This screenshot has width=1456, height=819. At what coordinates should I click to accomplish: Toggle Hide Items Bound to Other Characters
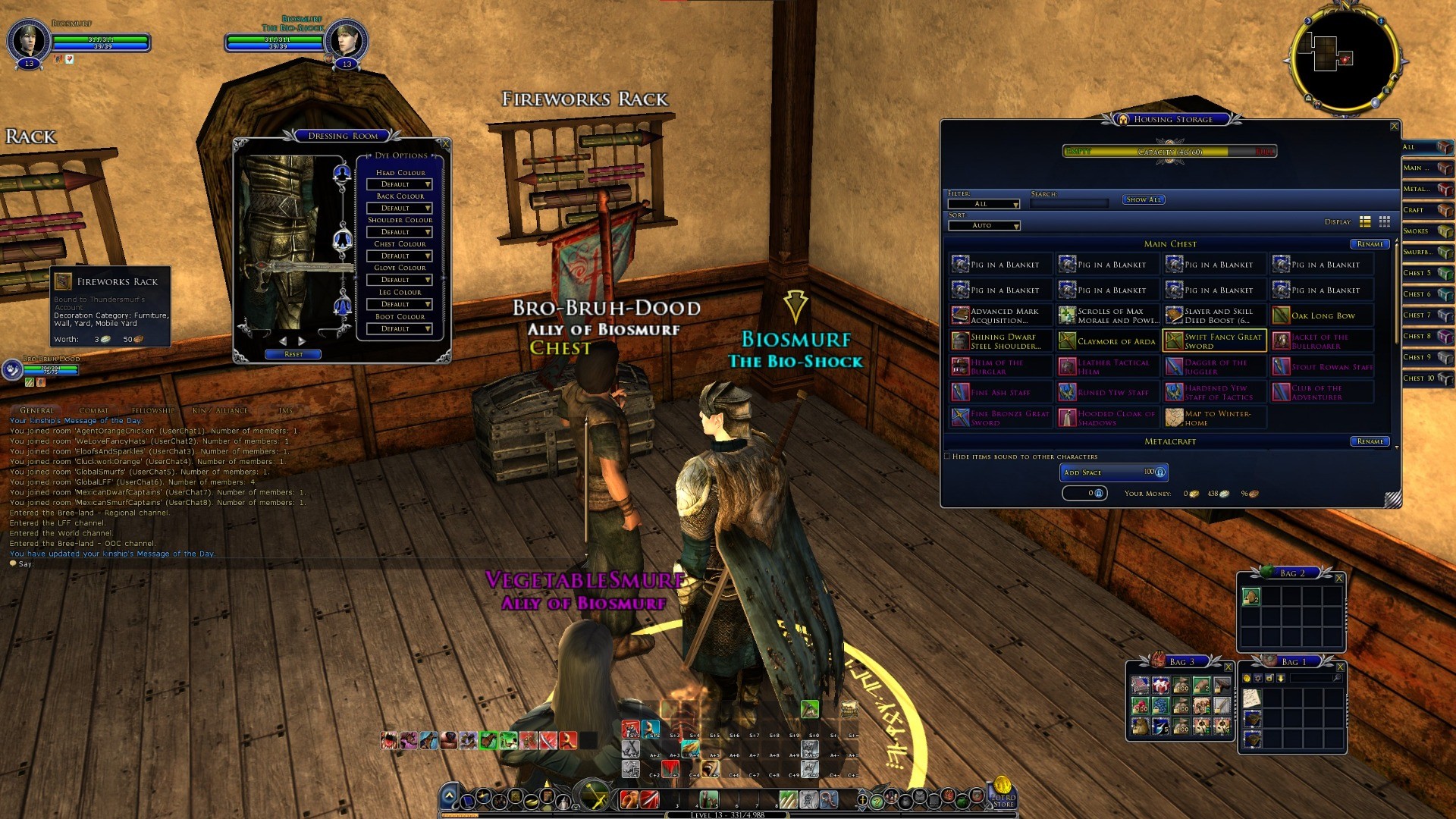tap(948, 457)
